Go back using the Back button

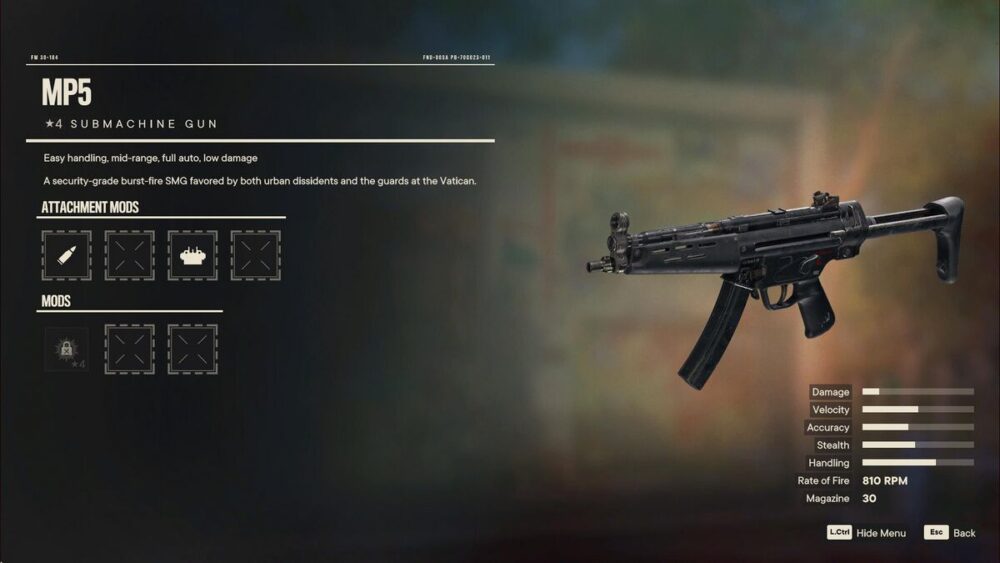pyautogui.click(x=951, y=533)
